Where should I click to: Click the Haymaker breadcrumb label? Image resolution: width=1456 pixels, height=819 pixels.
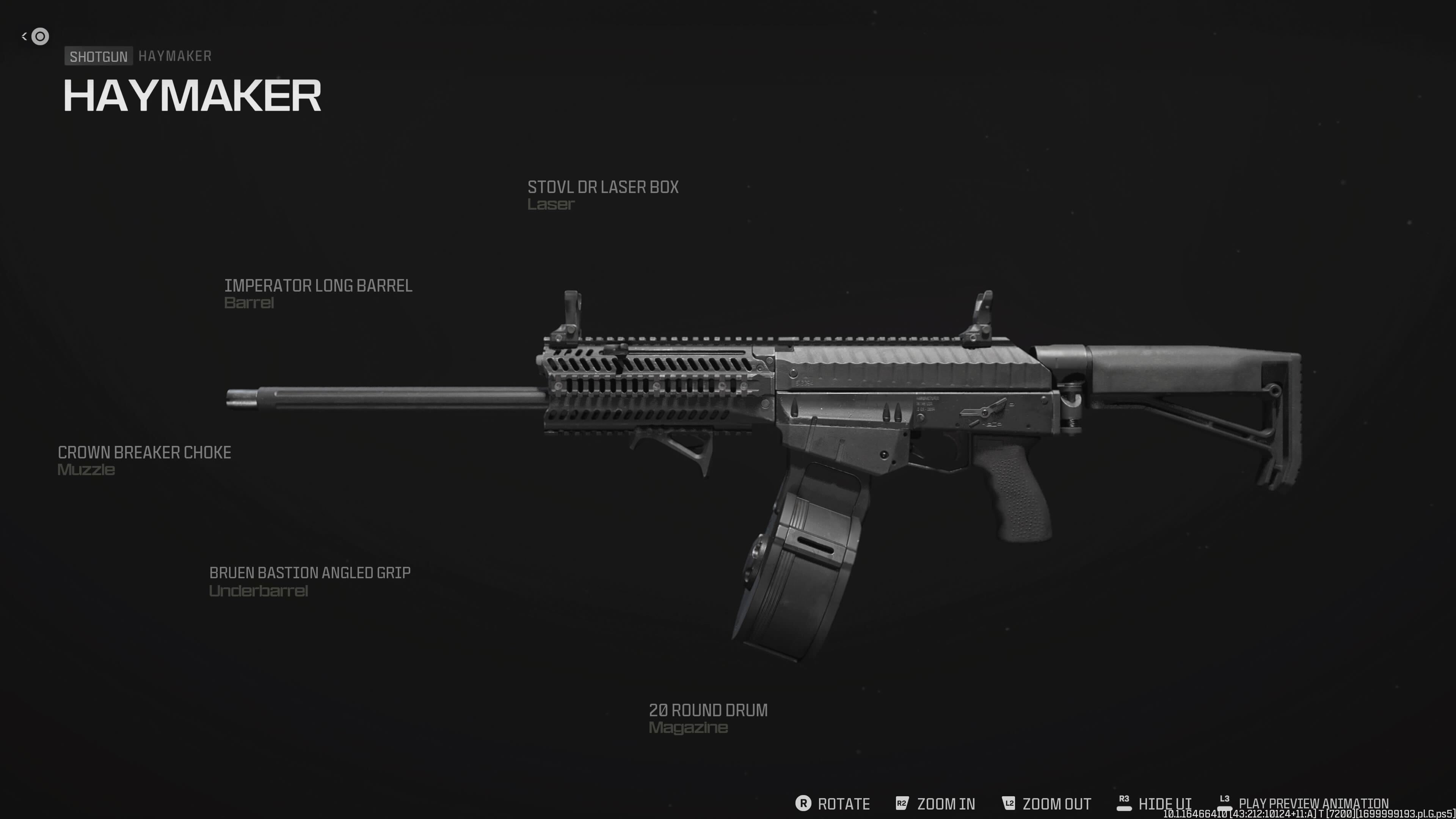(175, 56)
